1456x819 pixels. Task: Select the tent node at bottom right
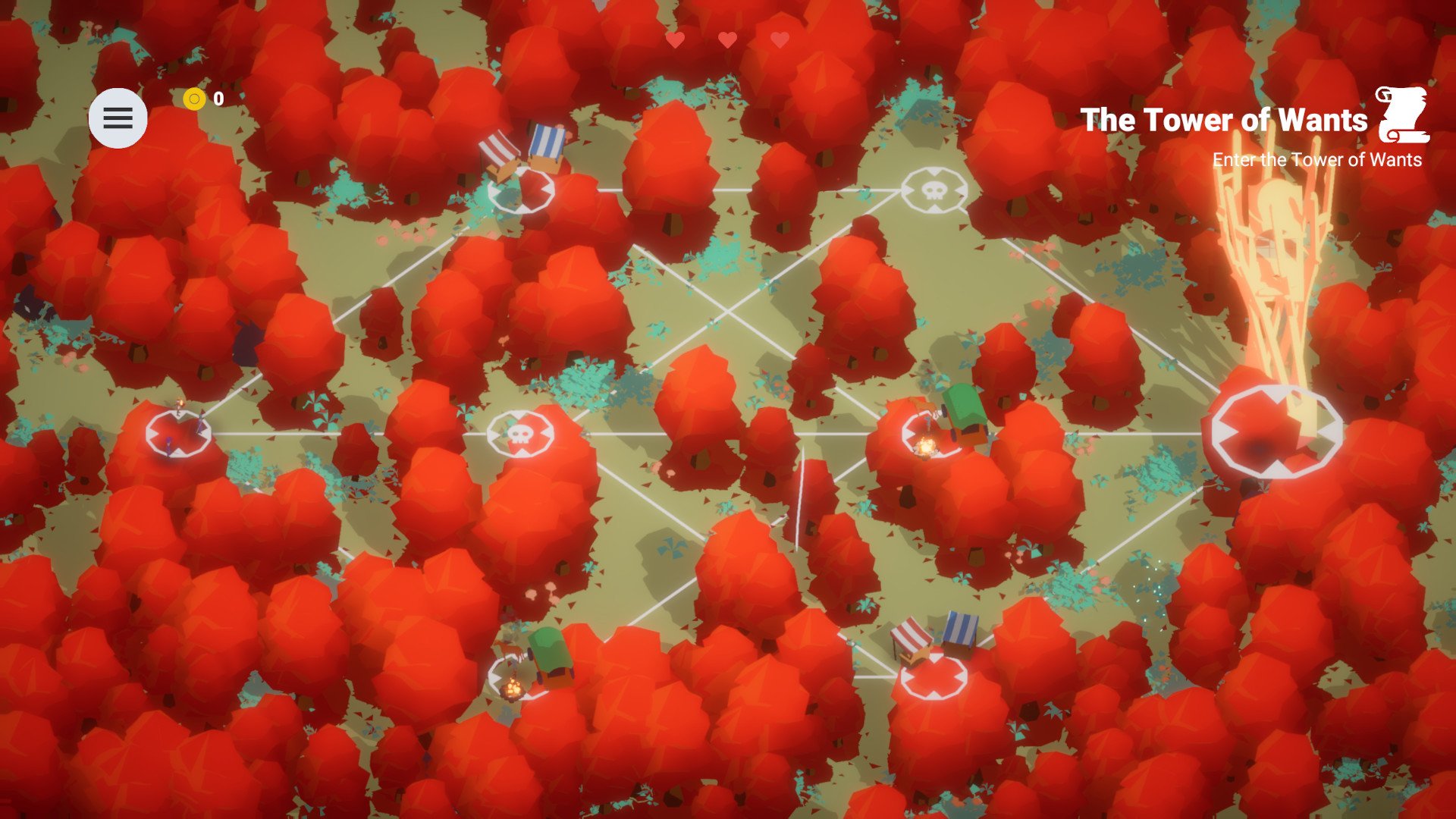tap(934, 677)
